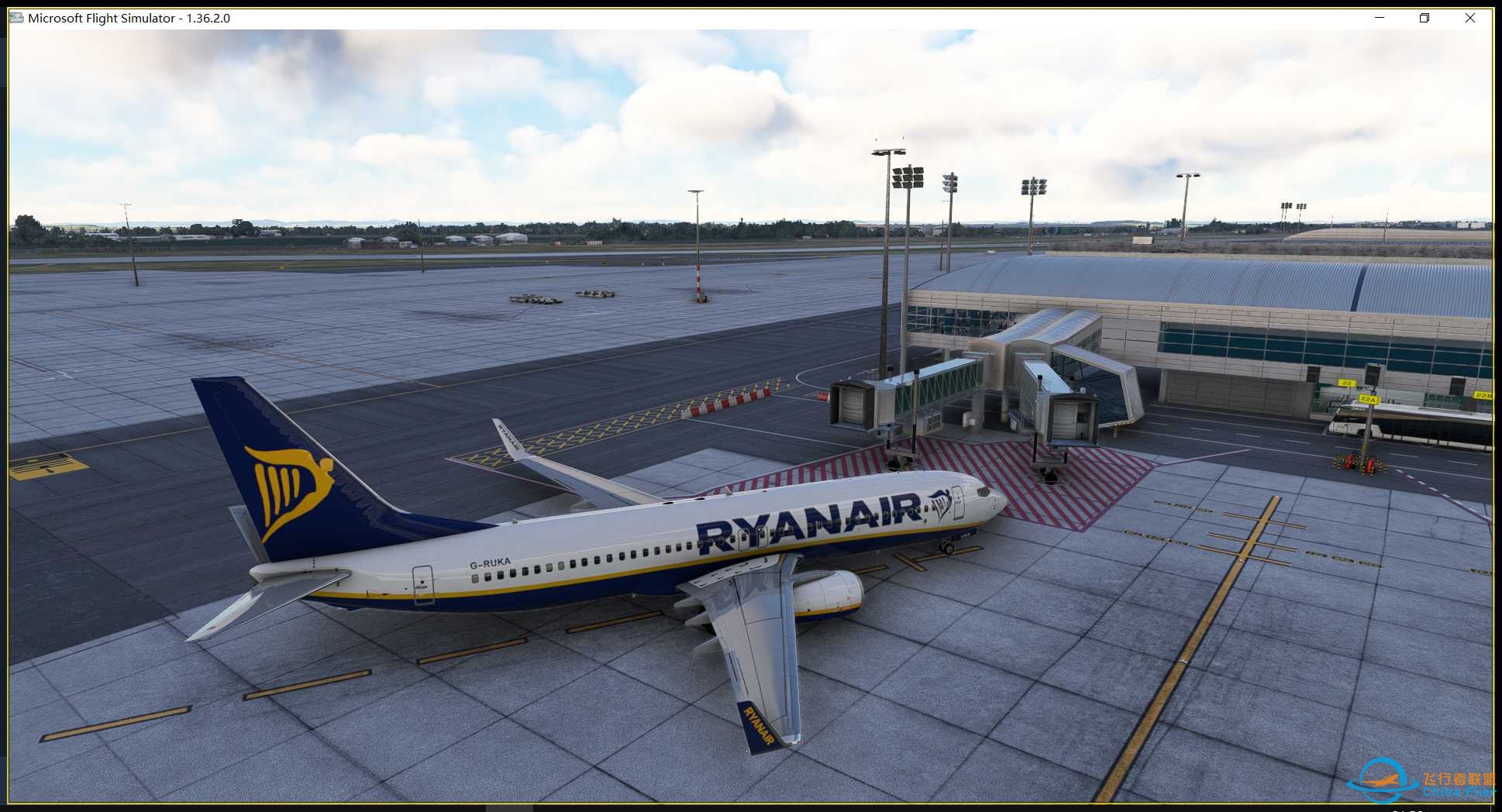Close the Microsoft Flight Simulator window
The image size is (1502, 812).
click(x=1469, y=18)
